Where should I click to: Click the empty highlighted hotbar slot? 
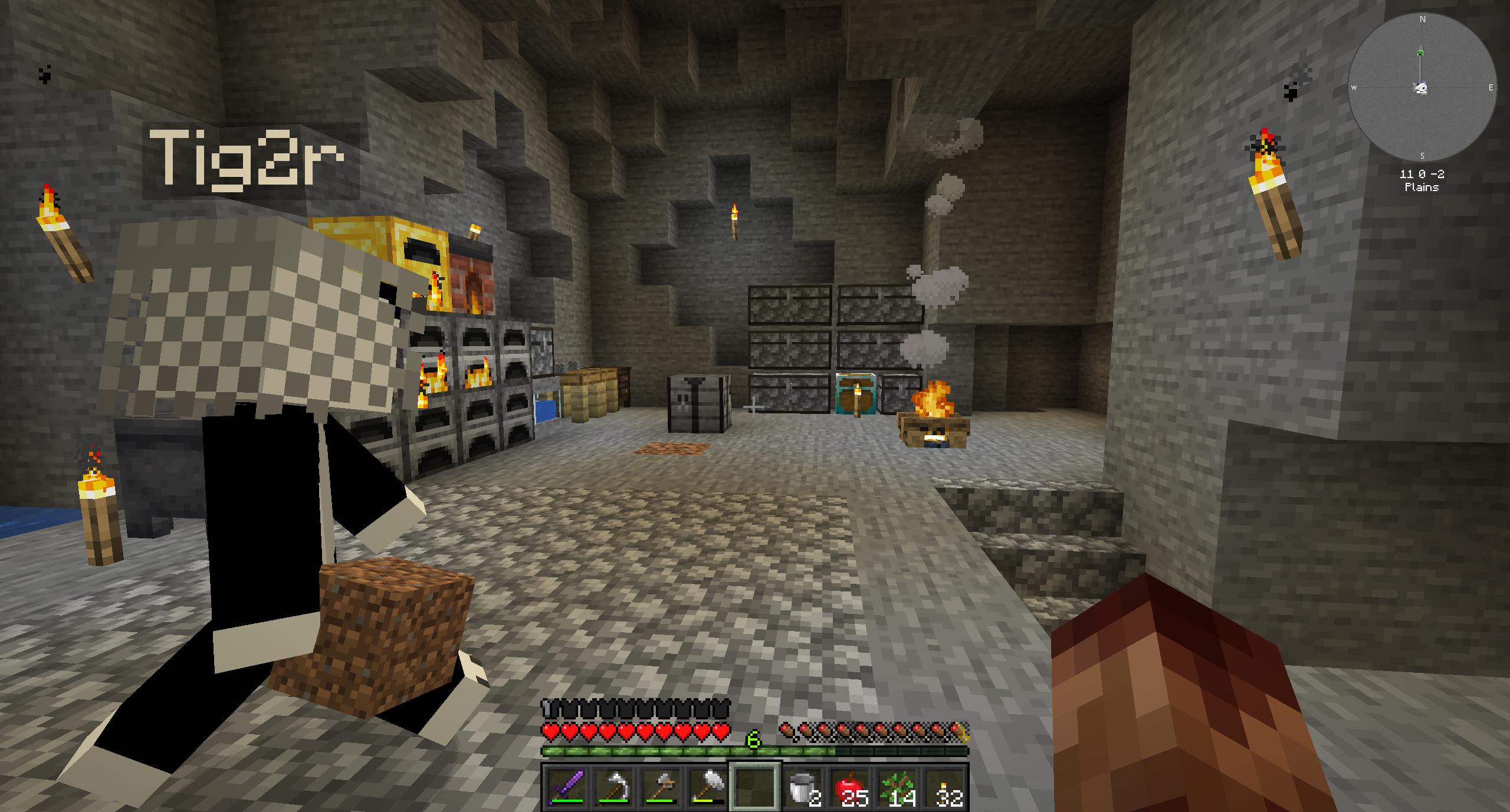(755, 787)
